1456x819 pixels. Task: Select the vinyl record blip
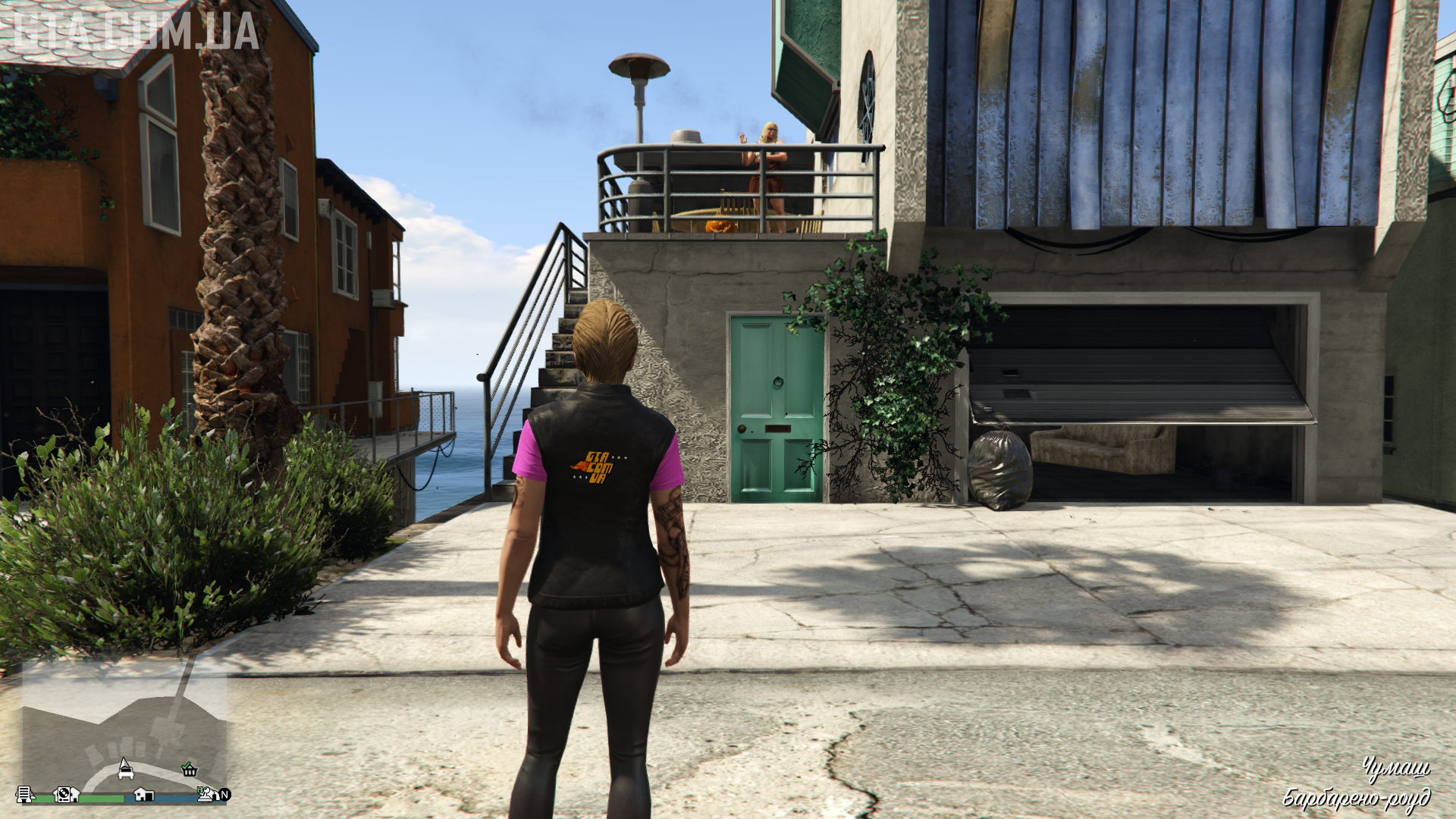(66, 794)
